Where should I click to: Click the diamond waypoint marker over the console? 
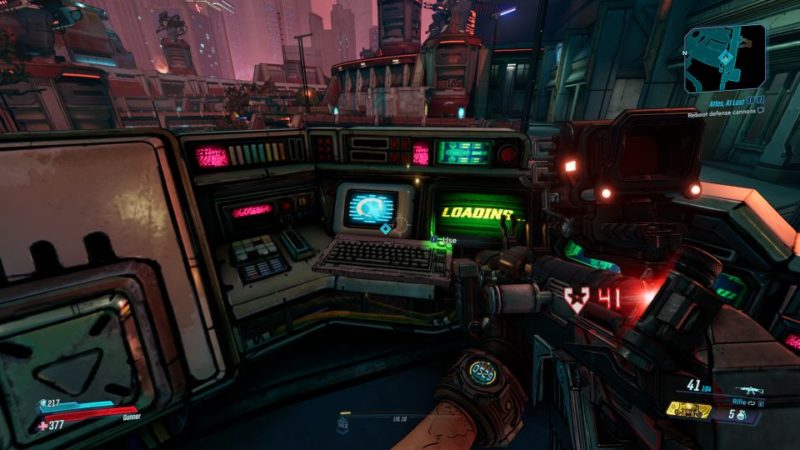click(x=383, y=229)
